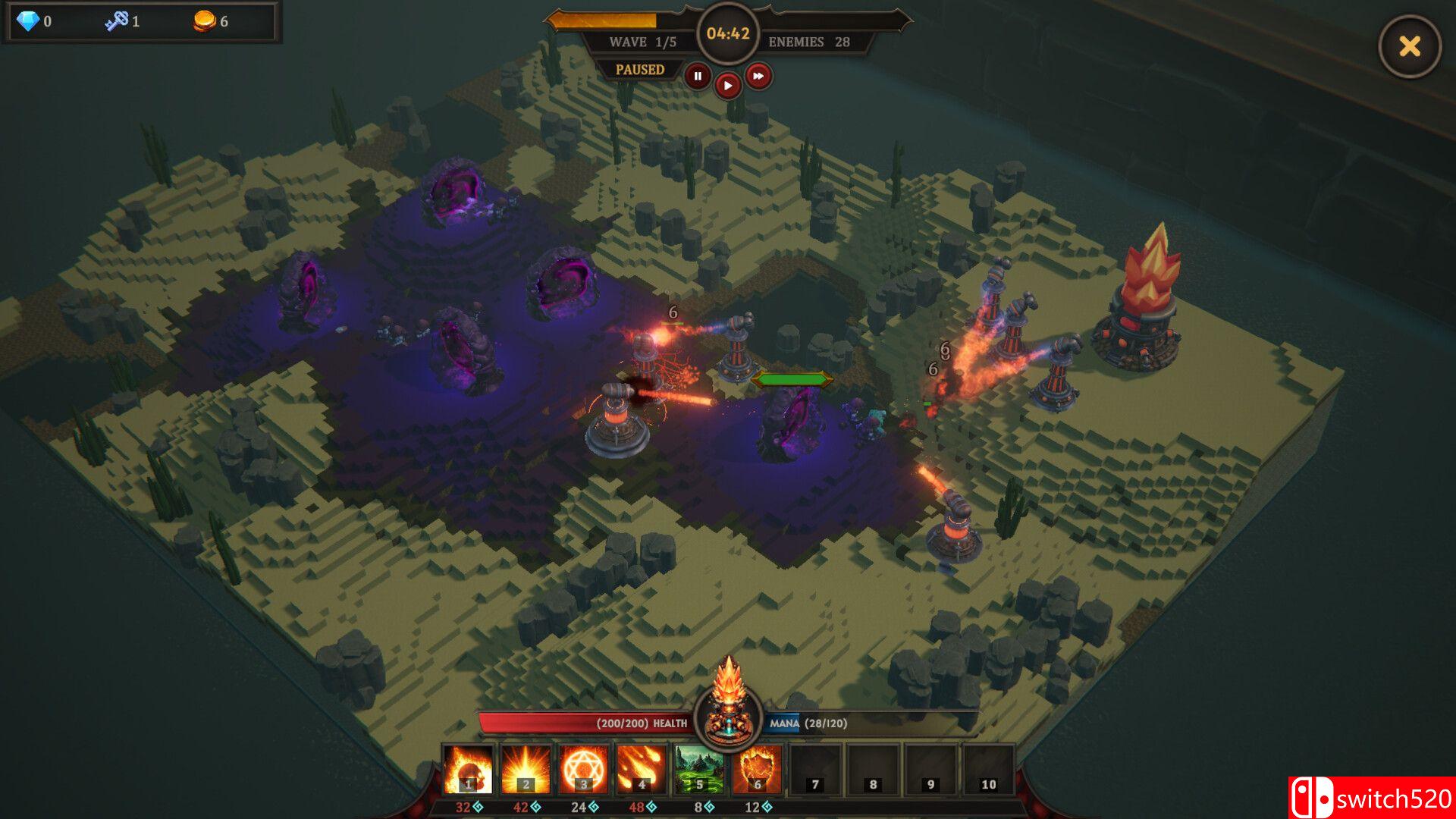1456x819 pixels.
Task: Switch to fast-forward speed
Action: [x=758, y=76]
